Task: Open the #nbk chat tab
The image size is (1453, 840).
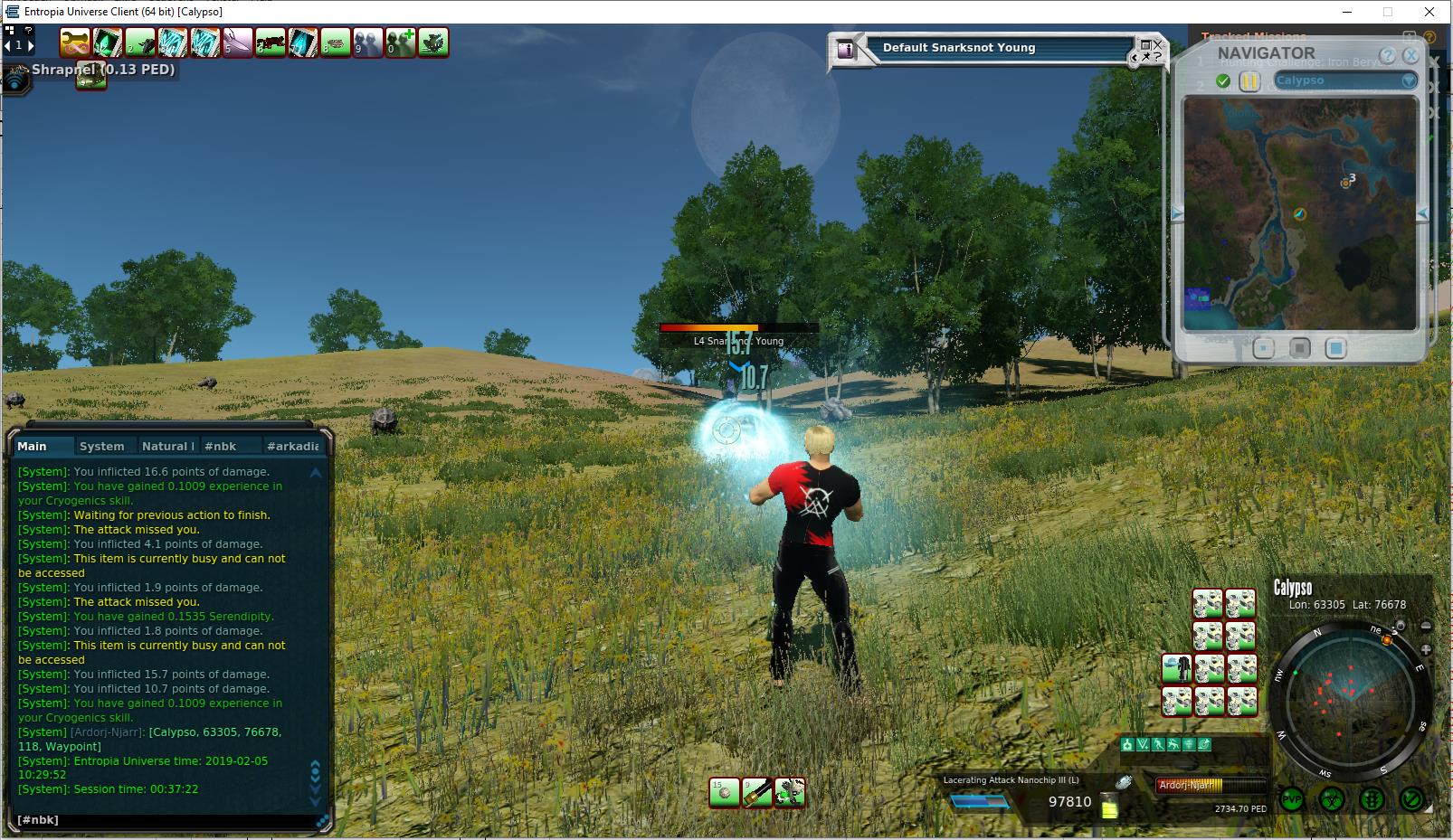Action: coord(220,446)
